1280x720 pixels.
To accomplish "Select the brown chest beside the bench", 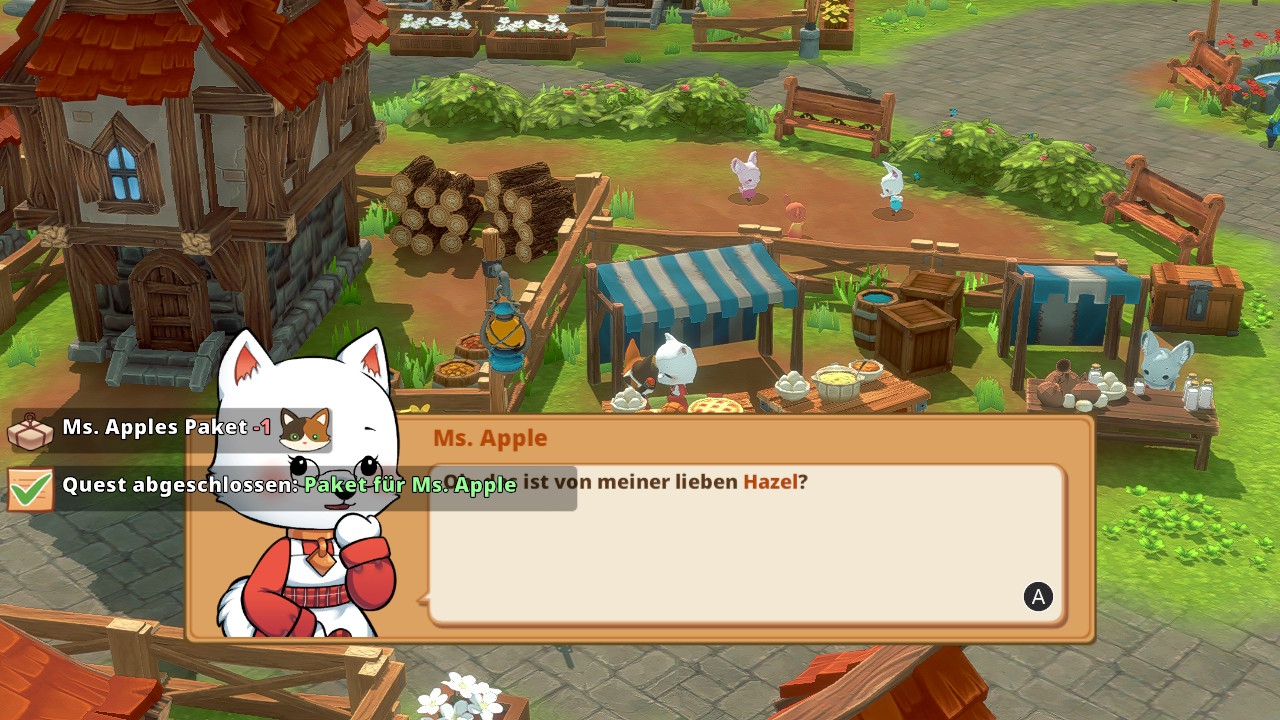I will (1193, 300).
